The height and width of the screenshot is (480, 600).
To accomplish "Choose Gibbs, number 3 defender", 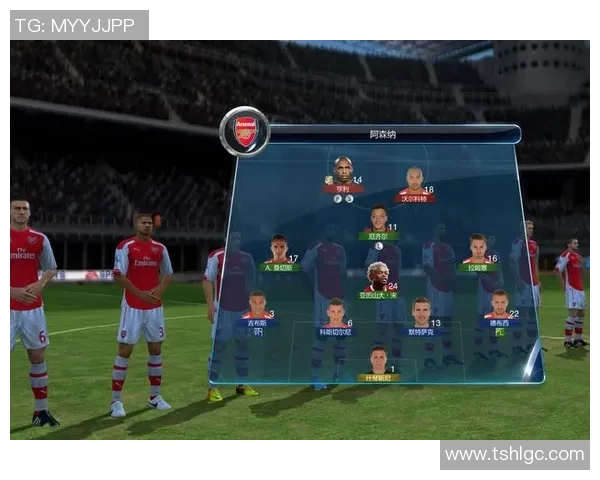I will [x=257, y=306].
